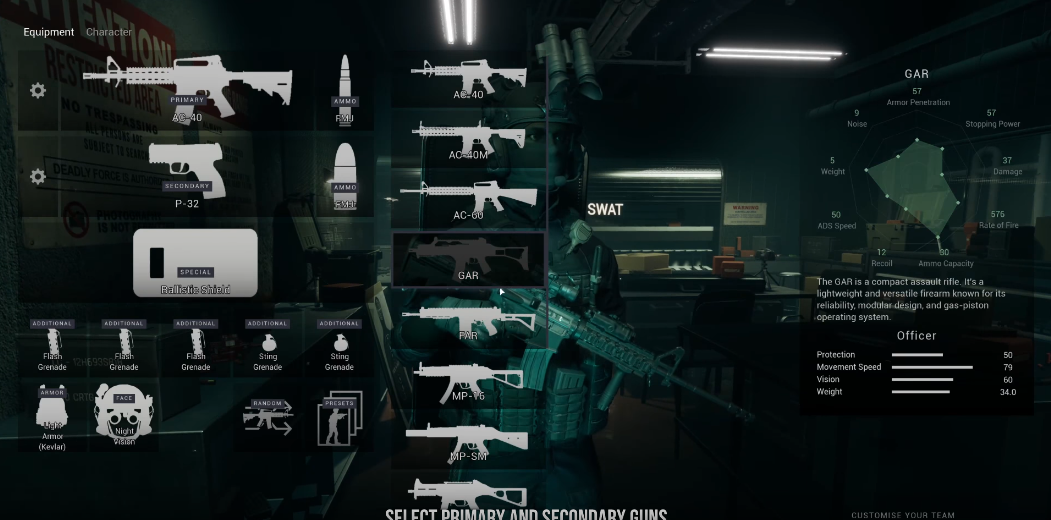
Task: Choose the AC-40M rifle from the list
Action: [468, 140]
